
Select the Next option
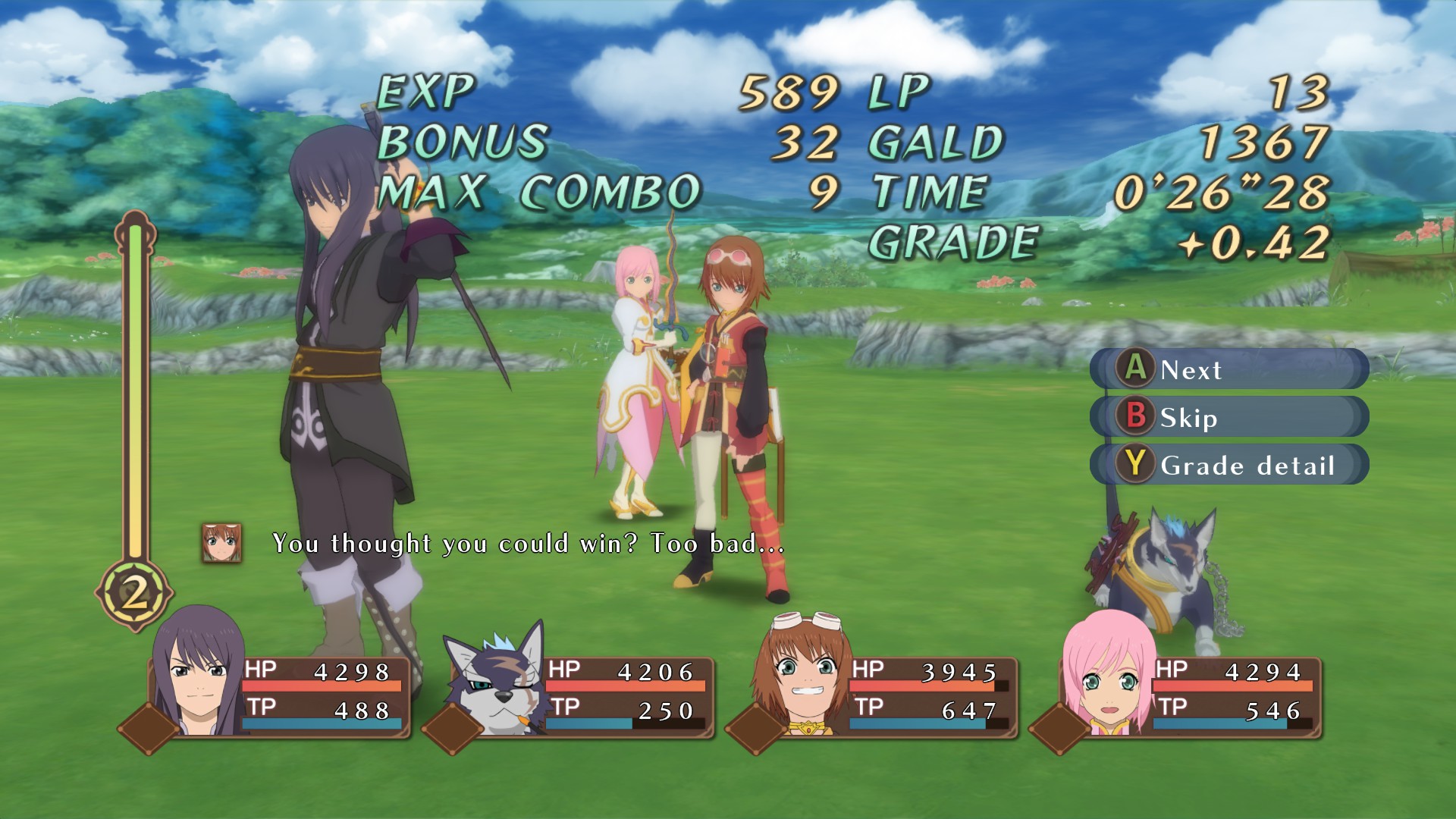pyautogui.click(x=1228, y=369)
